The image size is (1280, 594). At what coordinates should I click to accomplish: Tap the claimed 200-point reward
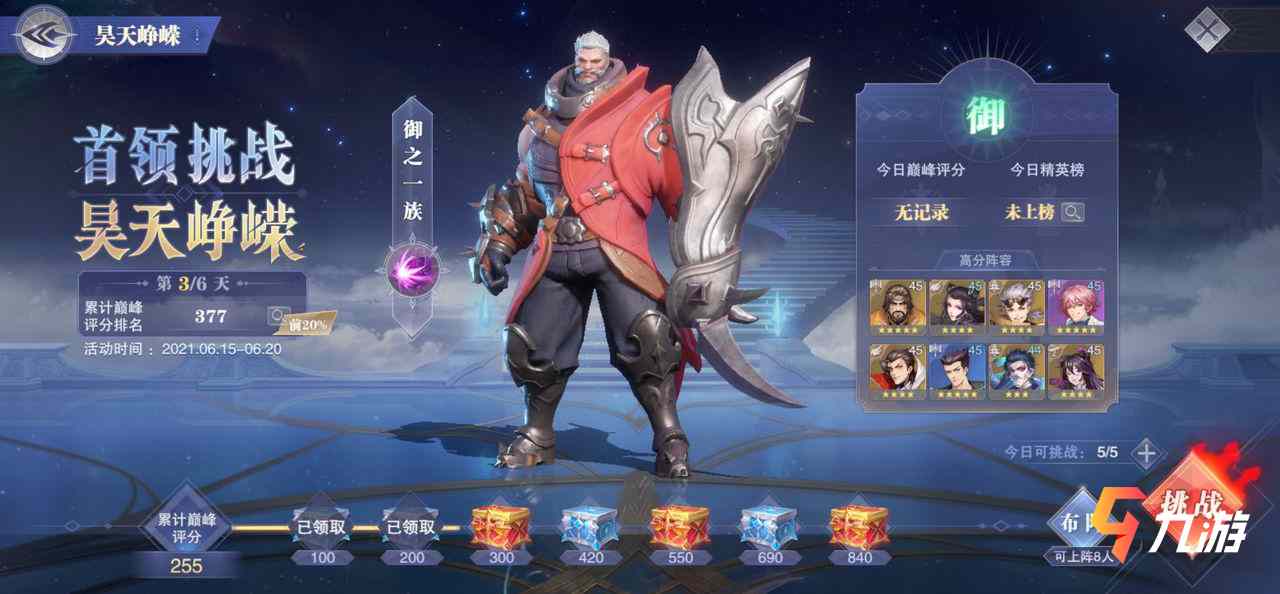[411, 527]
